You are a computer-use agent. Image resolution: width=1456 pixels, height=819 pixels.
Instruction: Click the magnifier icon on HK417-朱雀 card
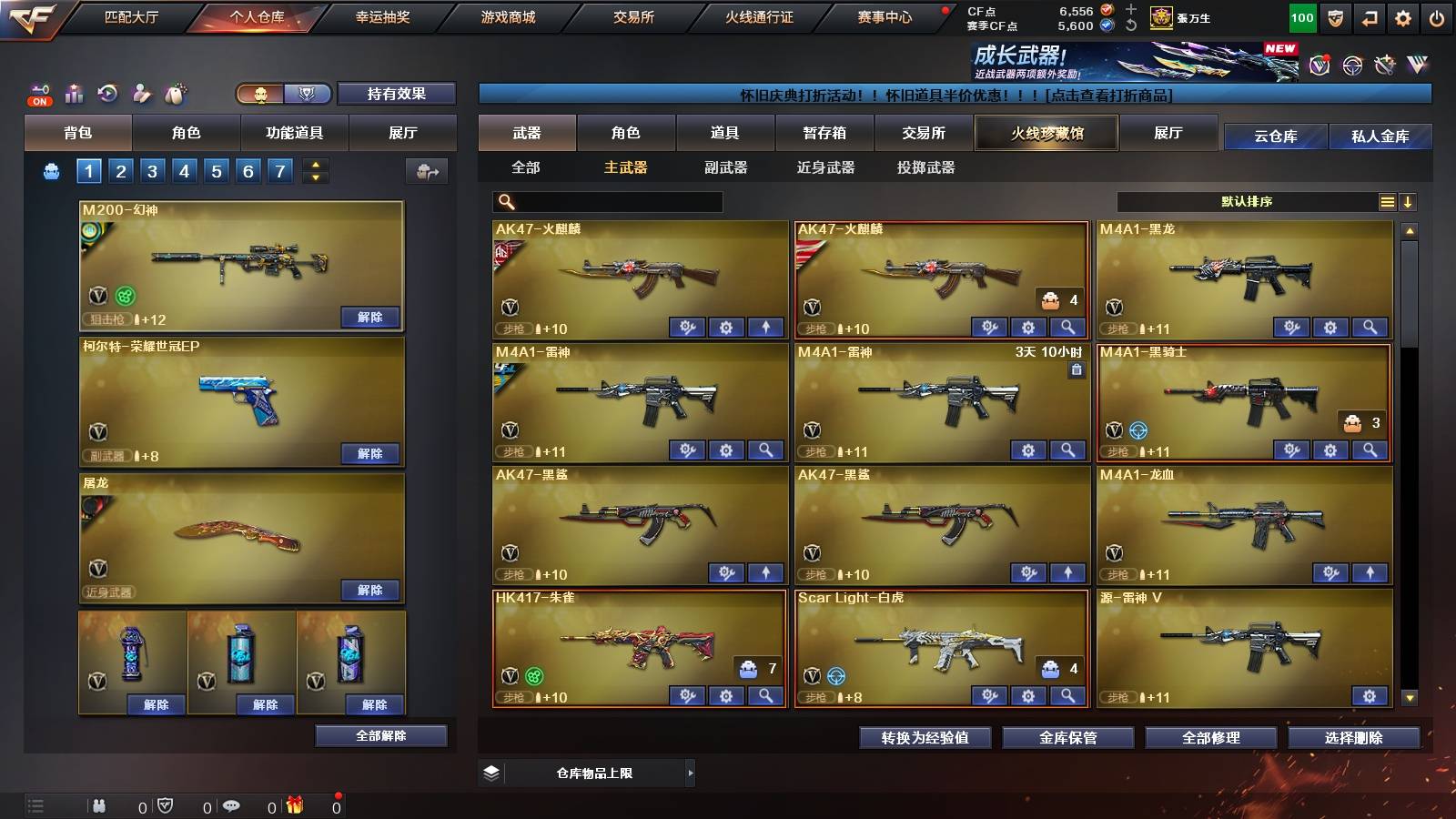(767, 695)
